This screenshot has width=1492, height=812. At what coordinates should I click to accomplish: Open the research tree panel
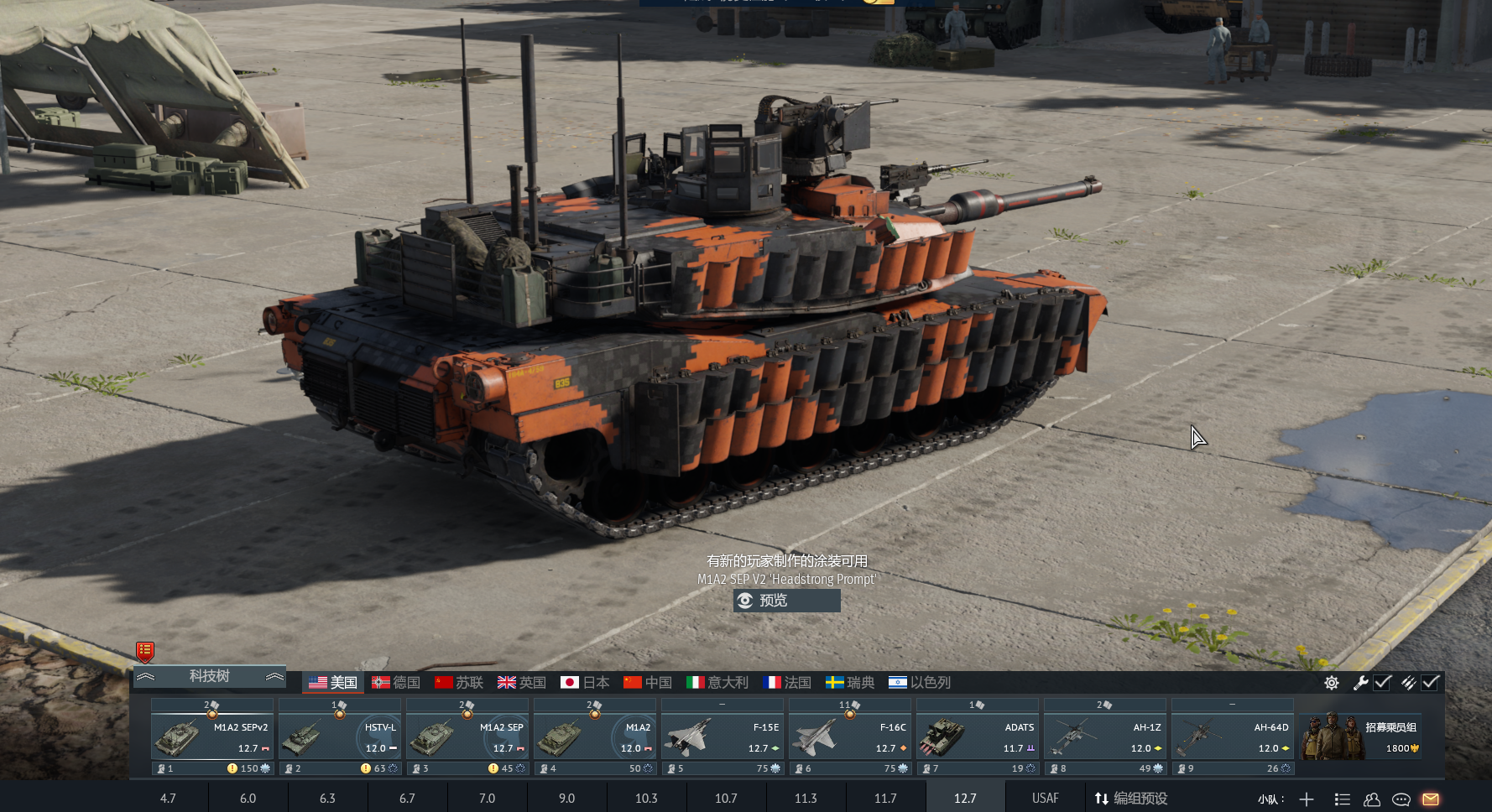tap(209, 676)
